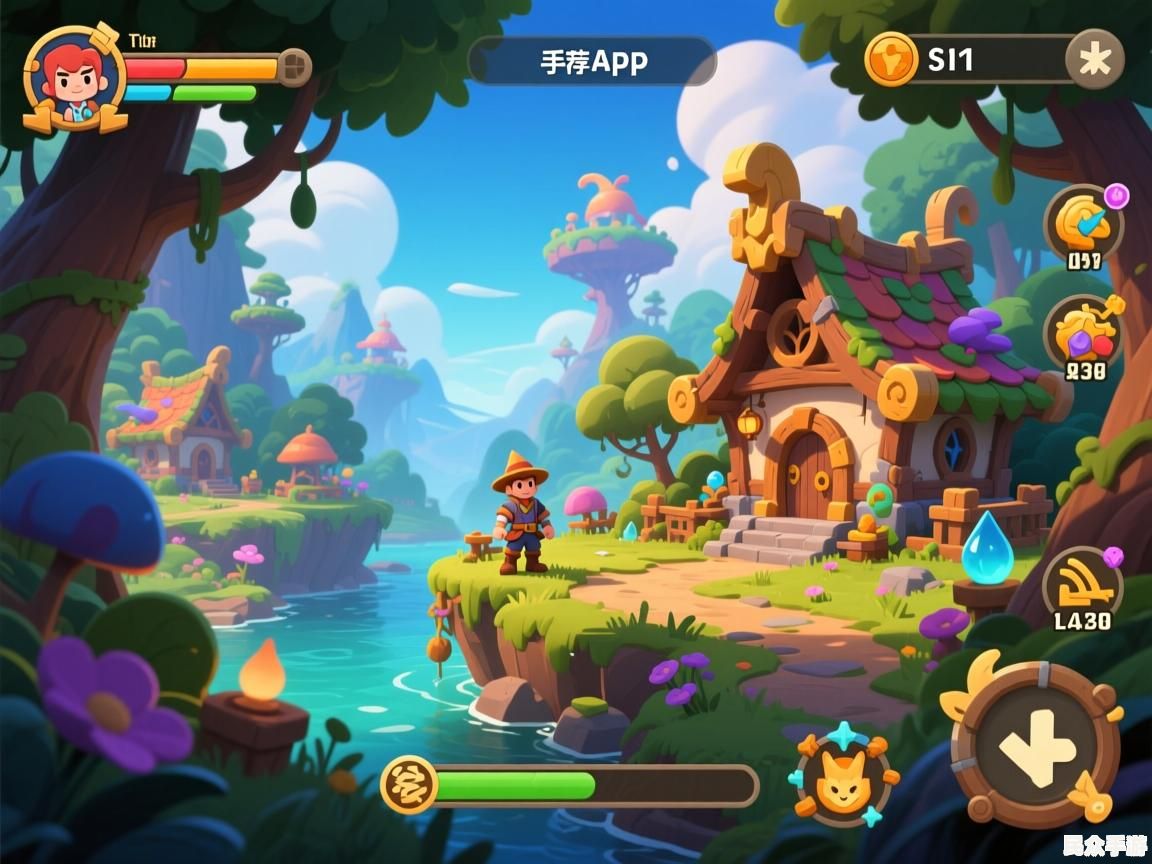Select the 手荐App banner at top
Viewport: 1152px width, 864px height.
tap(593, 61)
